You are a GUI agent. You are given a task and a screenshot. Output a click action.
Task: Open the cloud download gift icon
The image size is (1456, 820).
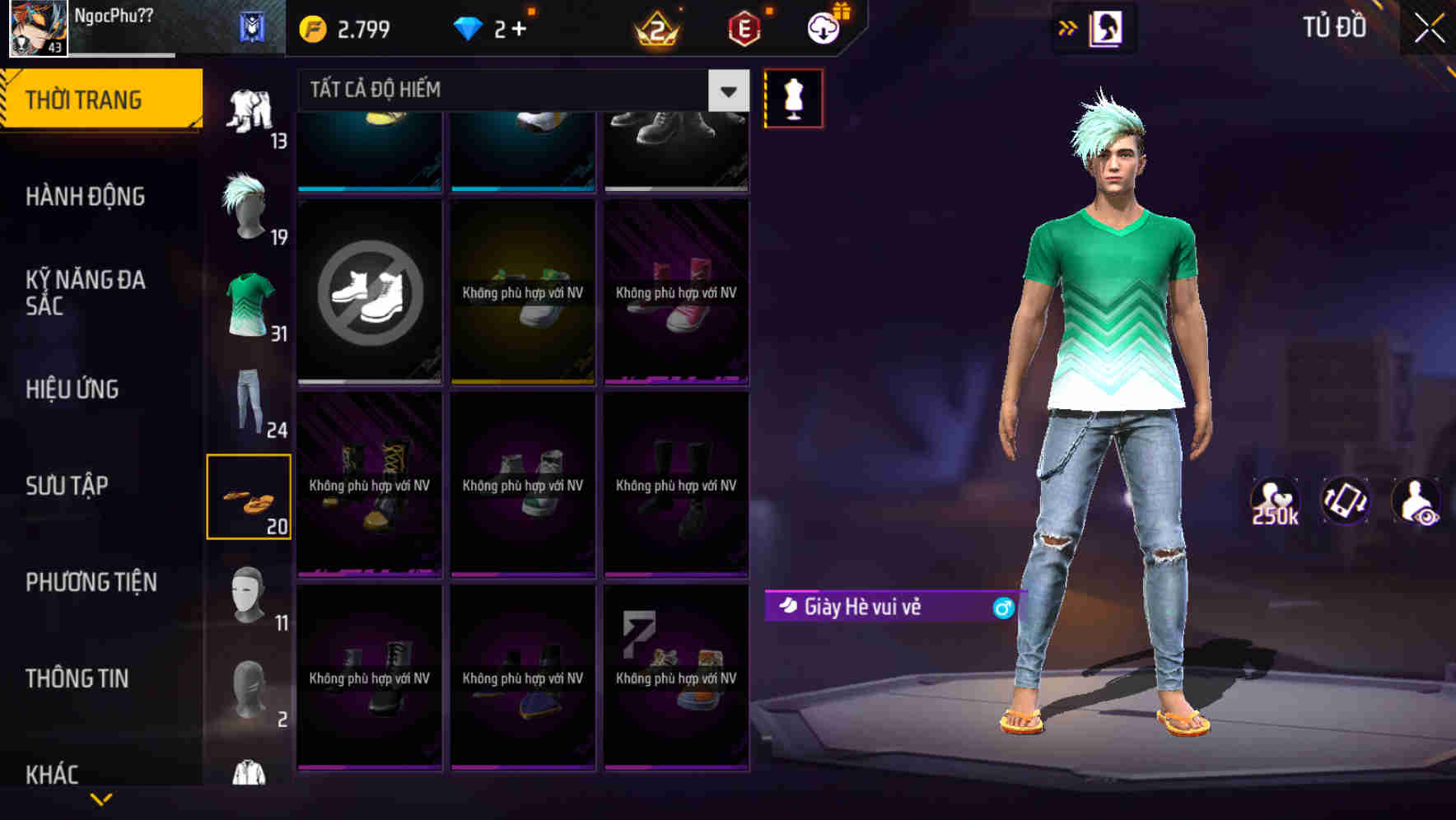[x=823, y=27]
